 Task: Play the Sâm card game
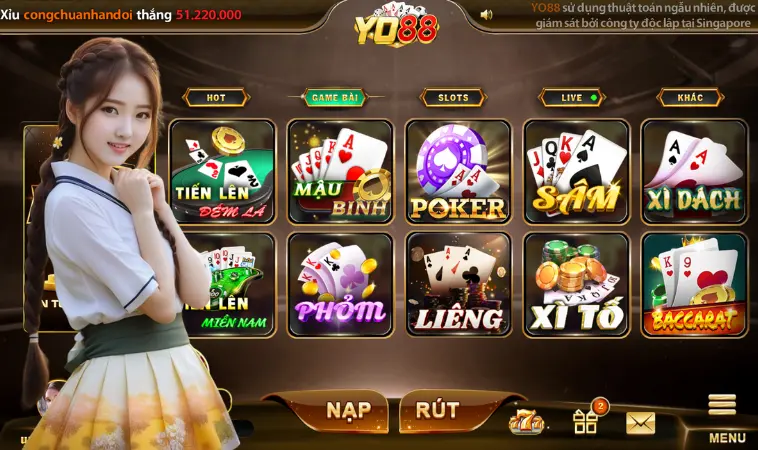click(x=576, y=171)
